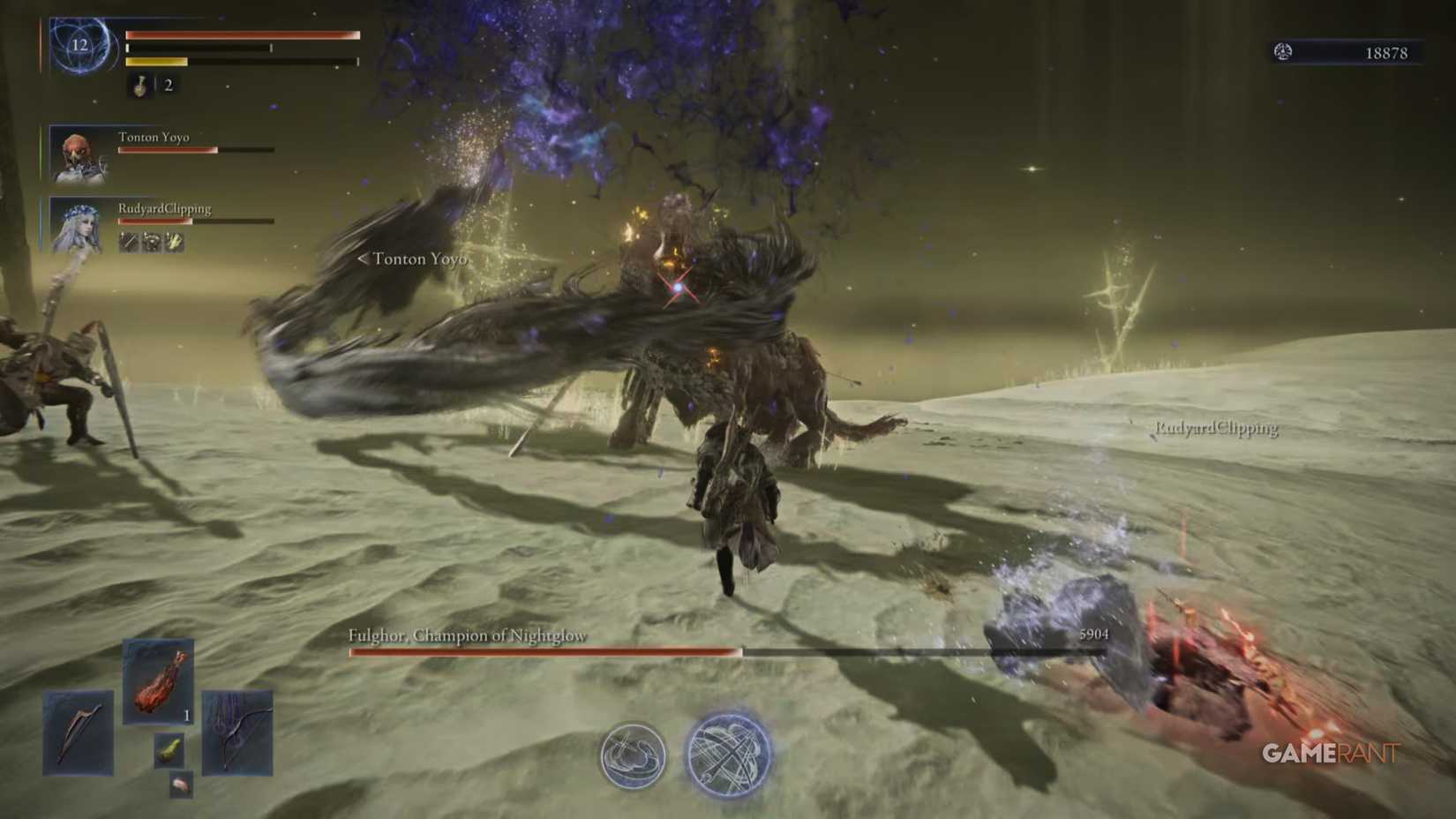Select the yellow pouch item icon
The image size is (1456, 819).
point(169,750)
